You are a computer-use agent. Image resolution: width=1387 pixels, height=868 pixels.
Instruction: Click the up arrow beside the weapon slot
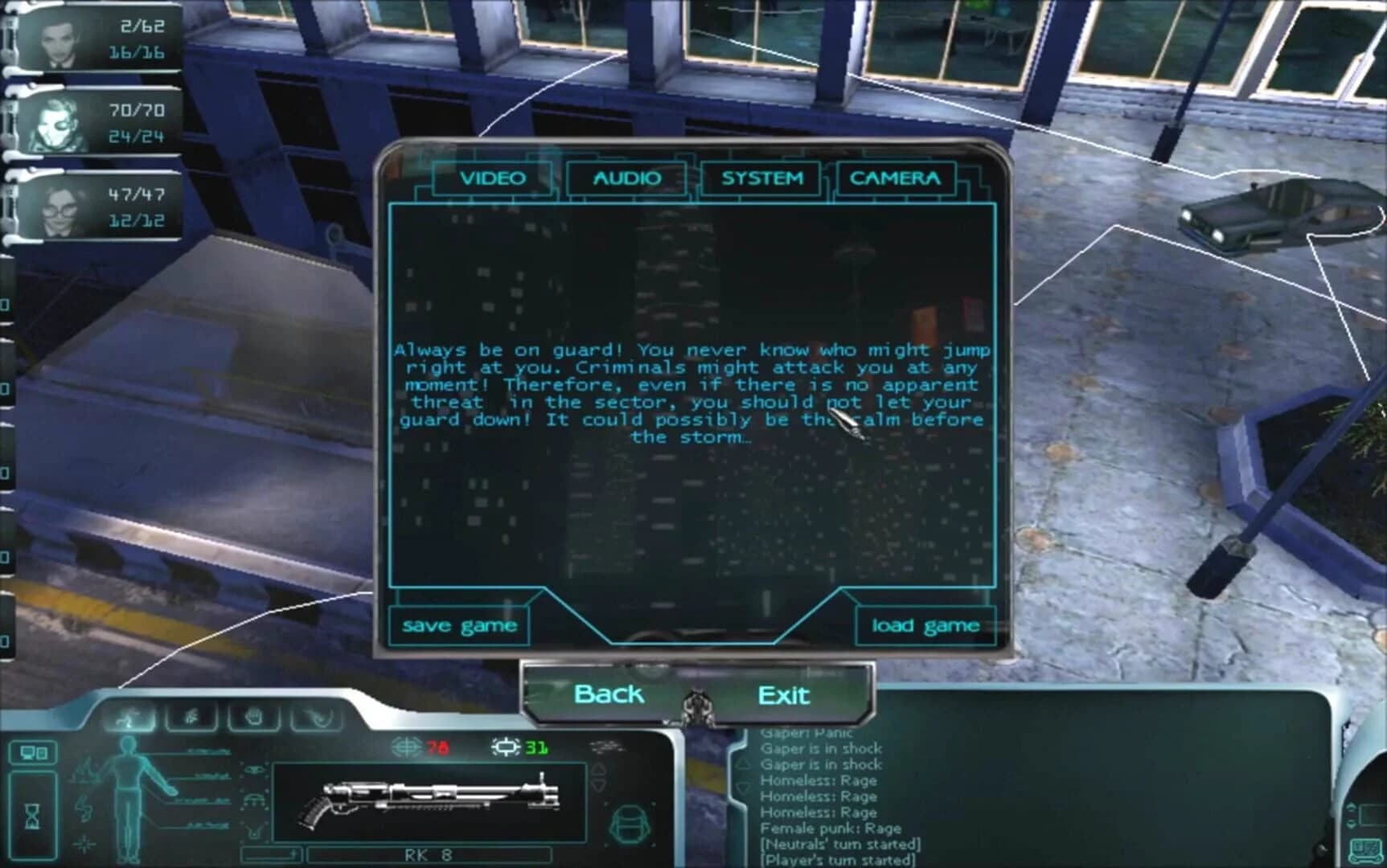pyautogui.click(x=598, y=768)
